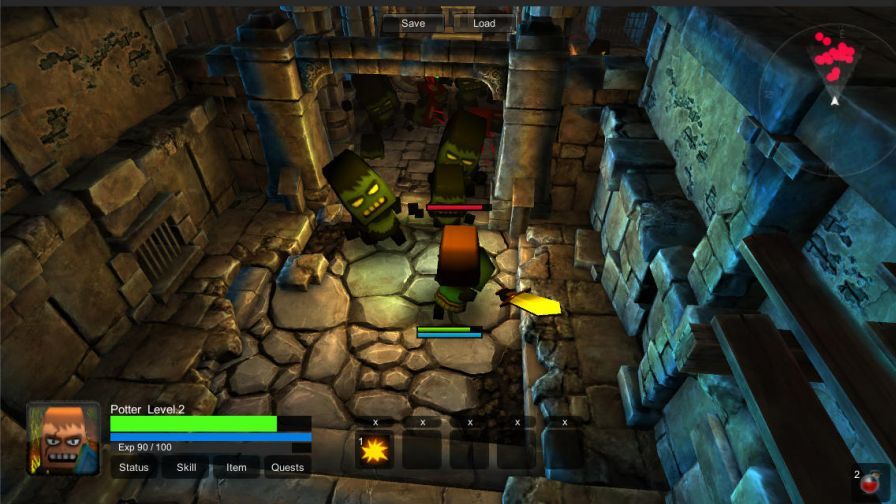The width and height of the screenshot is (896, 504).
Task: Open the Status panel
Action: [x=134, y=467]
